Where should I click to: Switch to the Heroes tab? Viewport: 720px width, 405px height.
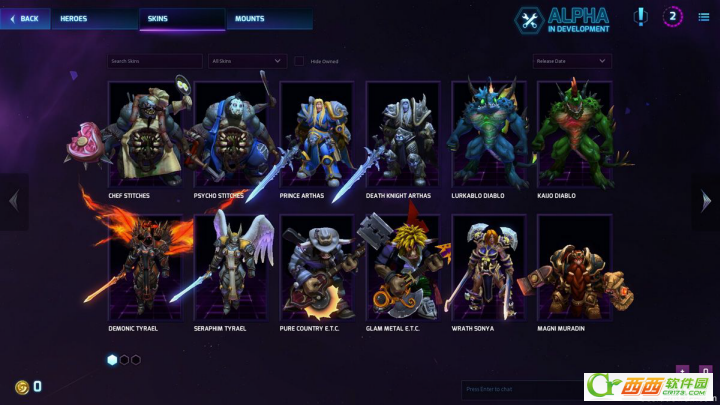coord(75,18)
